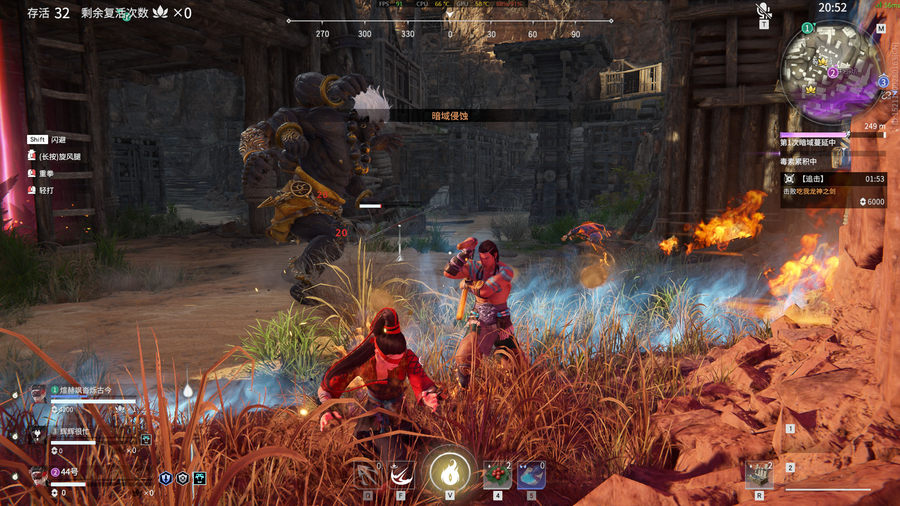This screenshot has width=900, height=506.
Task: Select the item slot in the bottom-right corner
Action: 759,473
